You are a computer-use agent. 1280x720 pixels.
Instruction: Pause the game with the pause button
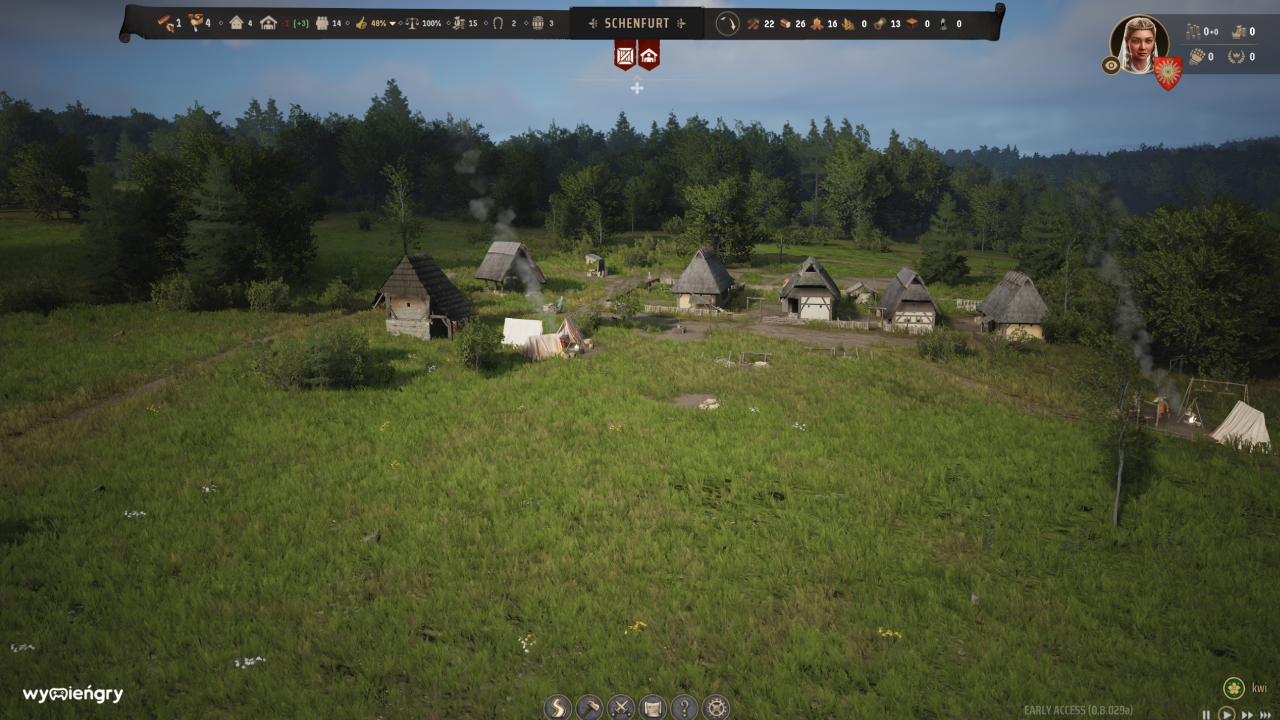[1207, 714]
